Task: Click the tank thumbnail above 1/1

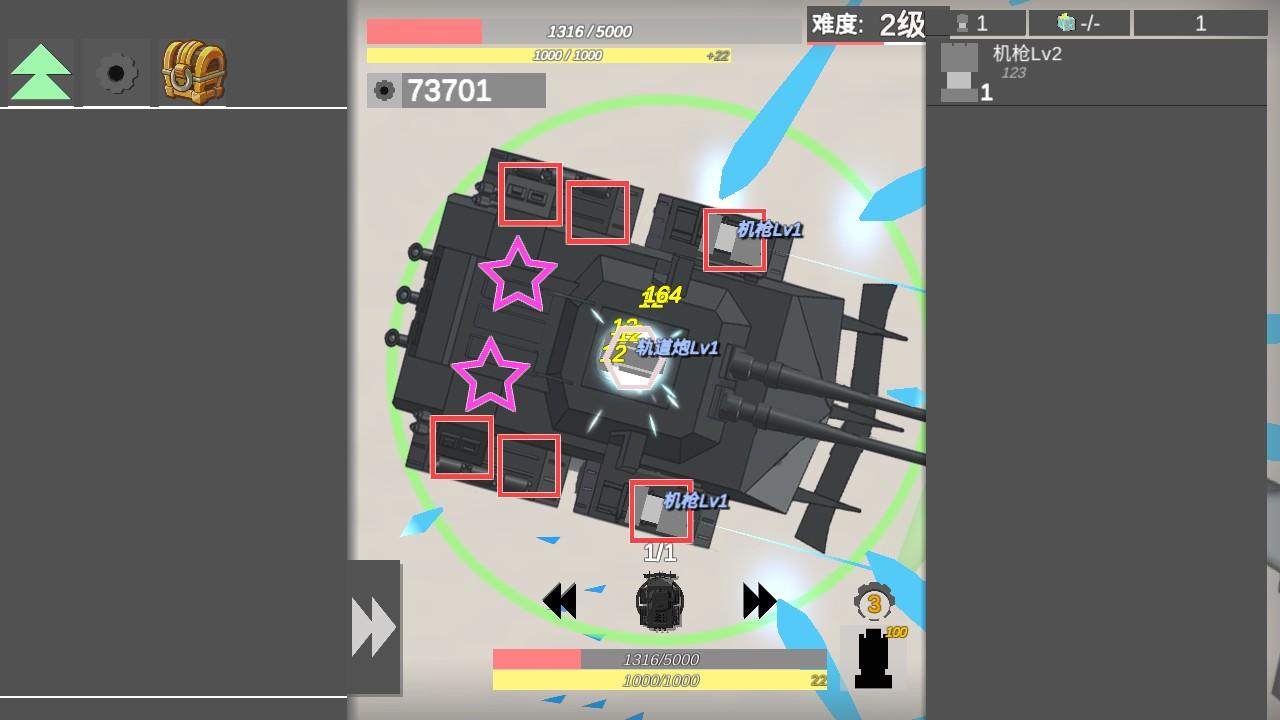Action: (659, 601)
